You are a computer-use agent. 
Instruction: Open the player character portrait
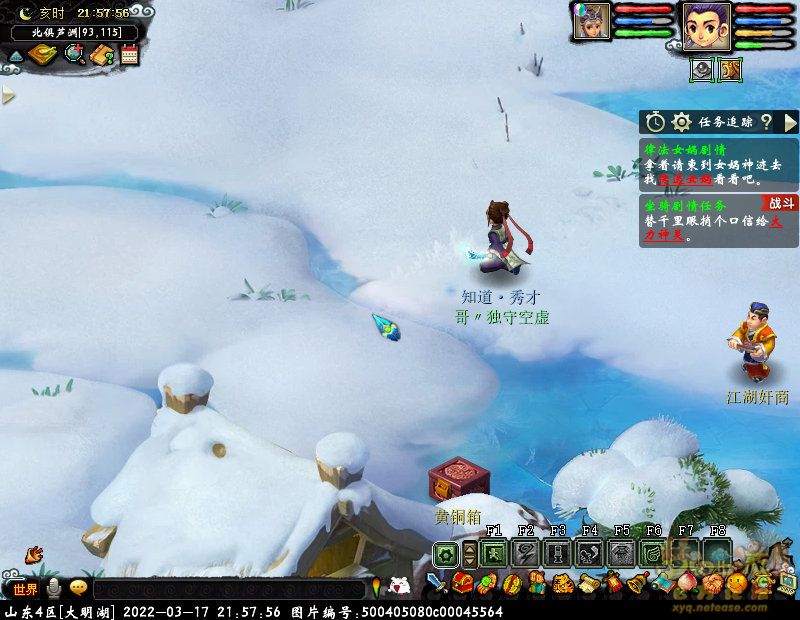pos(706,26)
